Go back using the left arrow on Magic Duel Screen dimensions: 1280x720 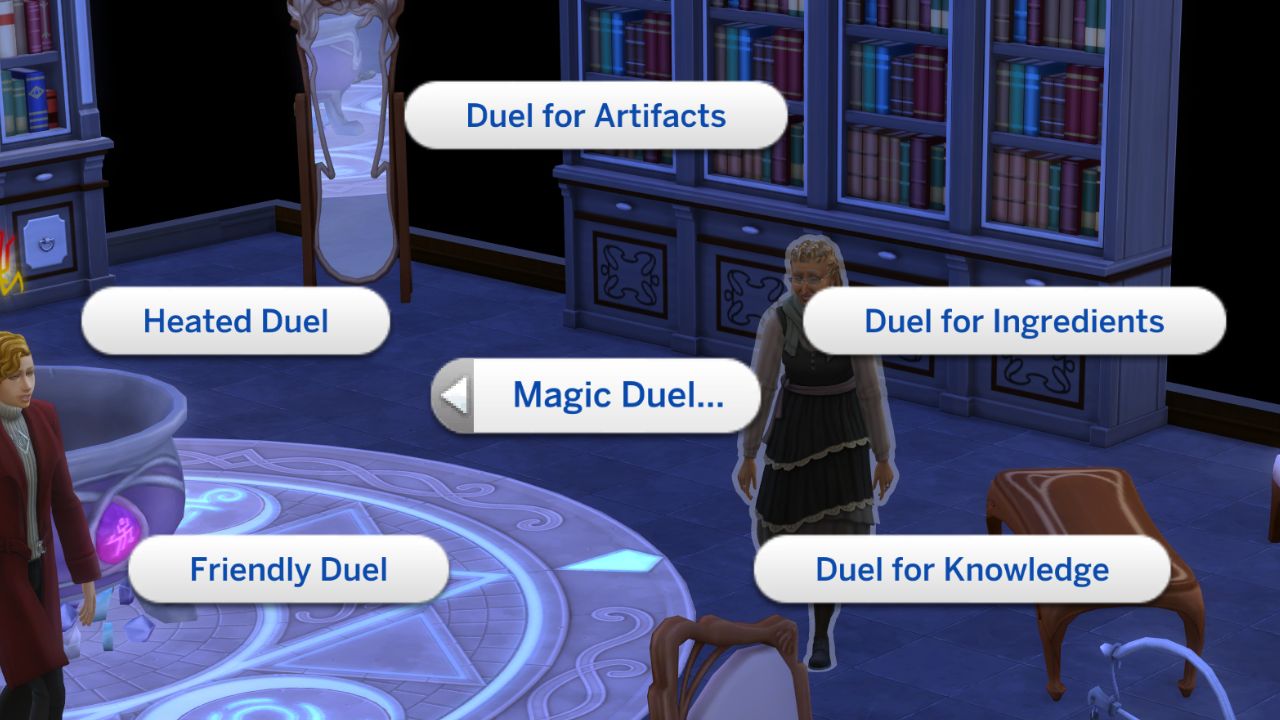point(455,394)
